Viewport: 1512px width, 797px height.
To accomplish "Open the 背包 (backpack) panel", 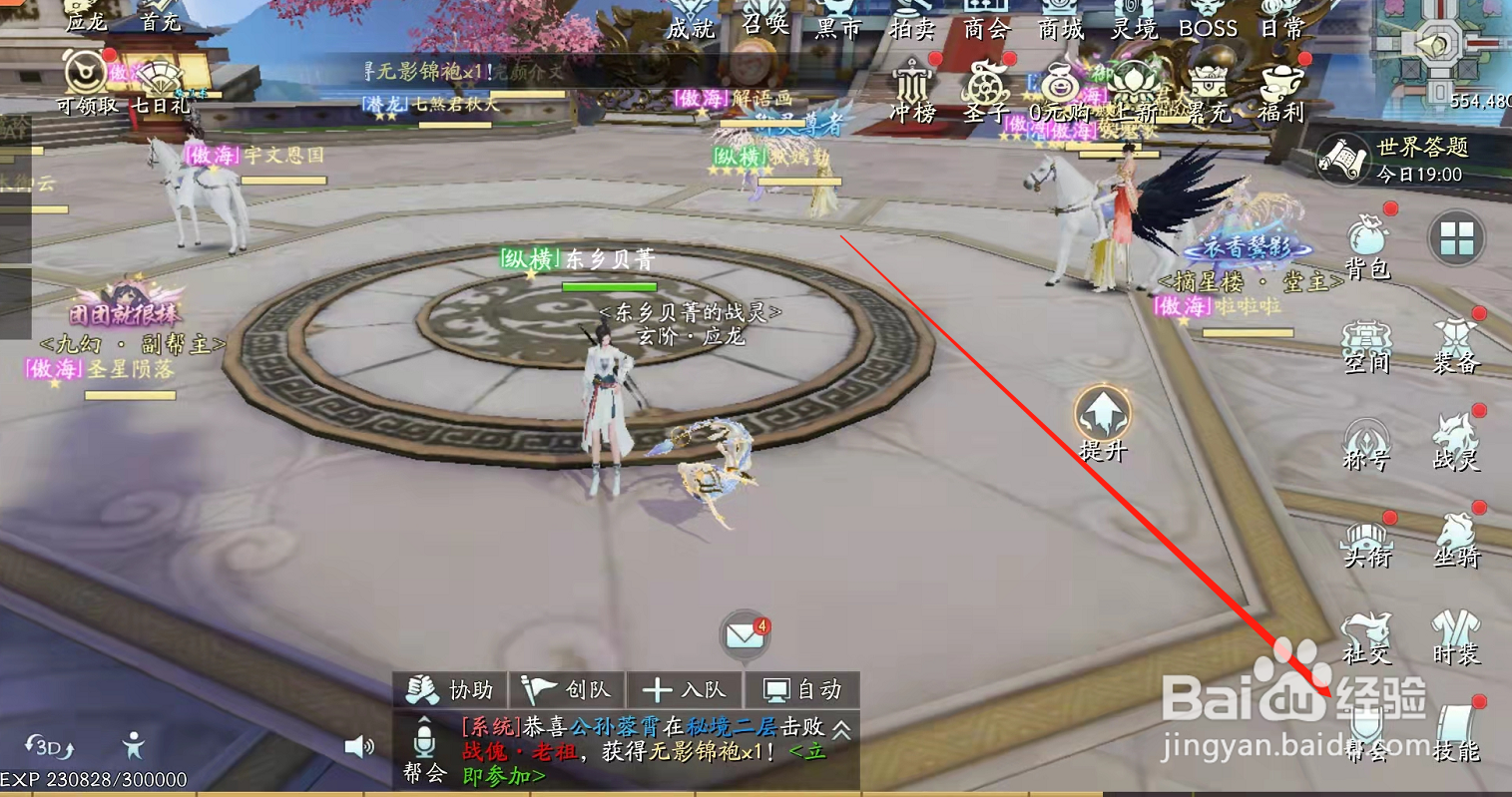I will click(1368, 247).
